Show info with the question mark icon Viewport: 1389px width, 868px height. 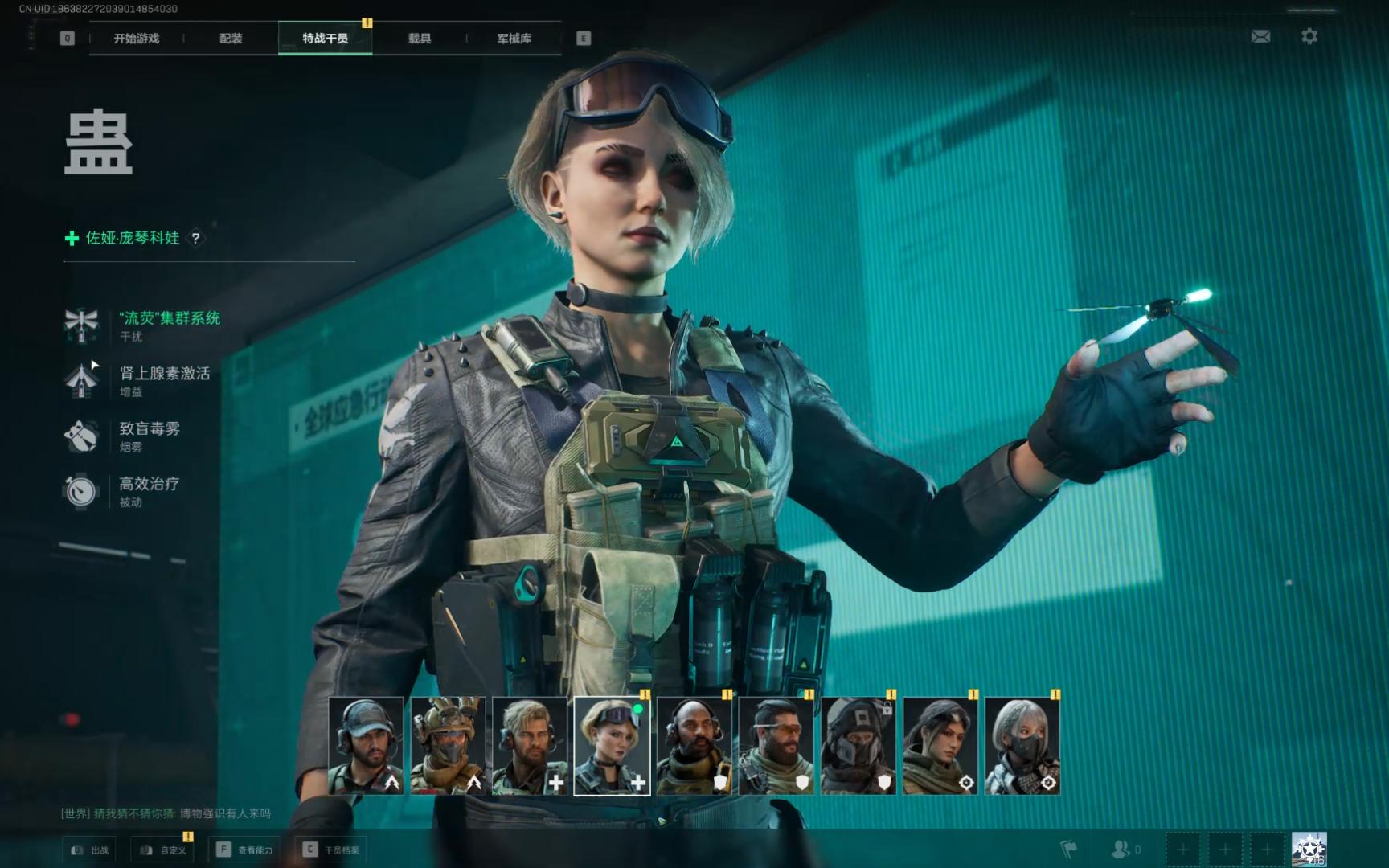point(195,239)
